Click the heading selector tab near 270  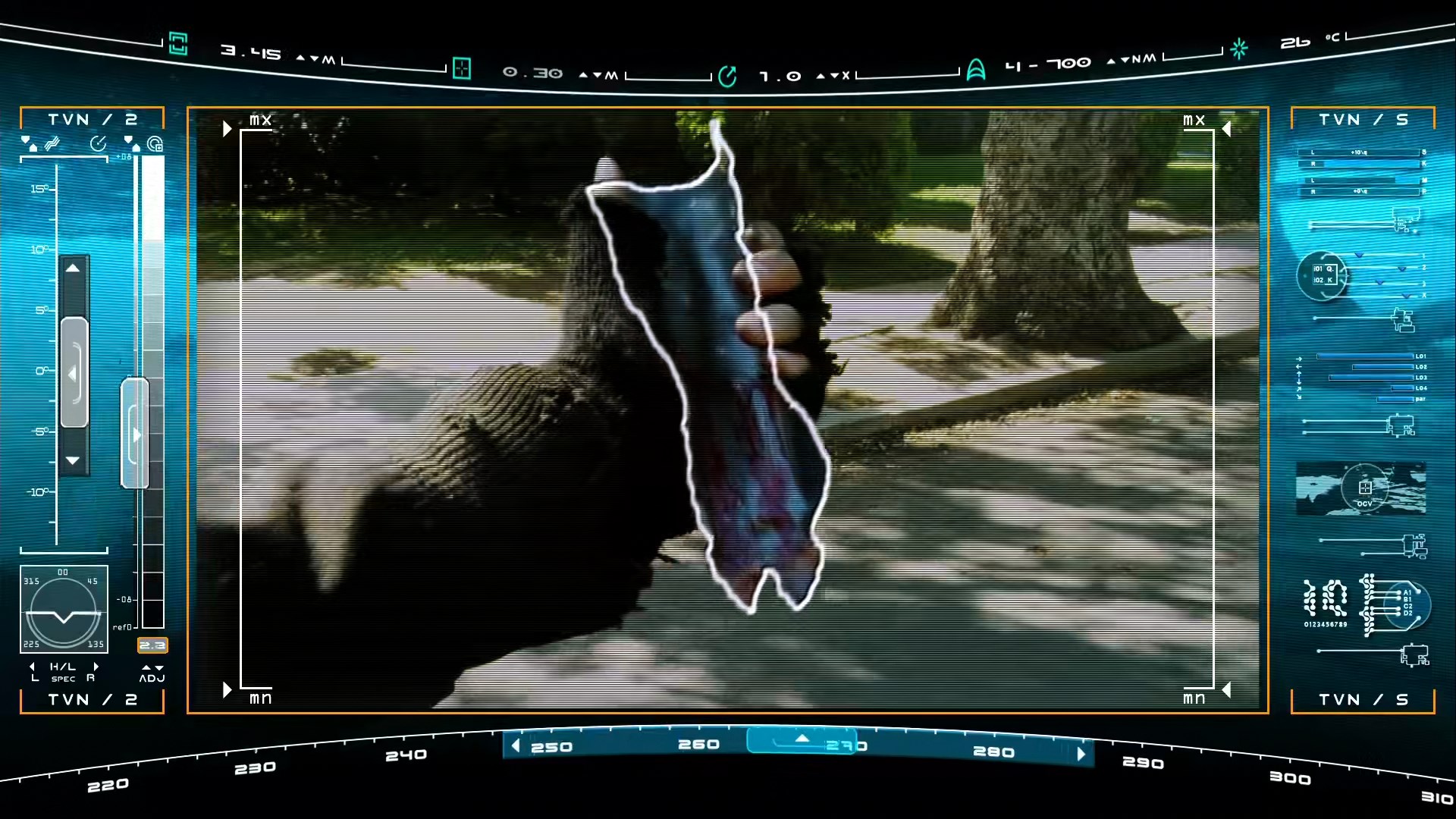pyautogui.click(x=802, y=740)
